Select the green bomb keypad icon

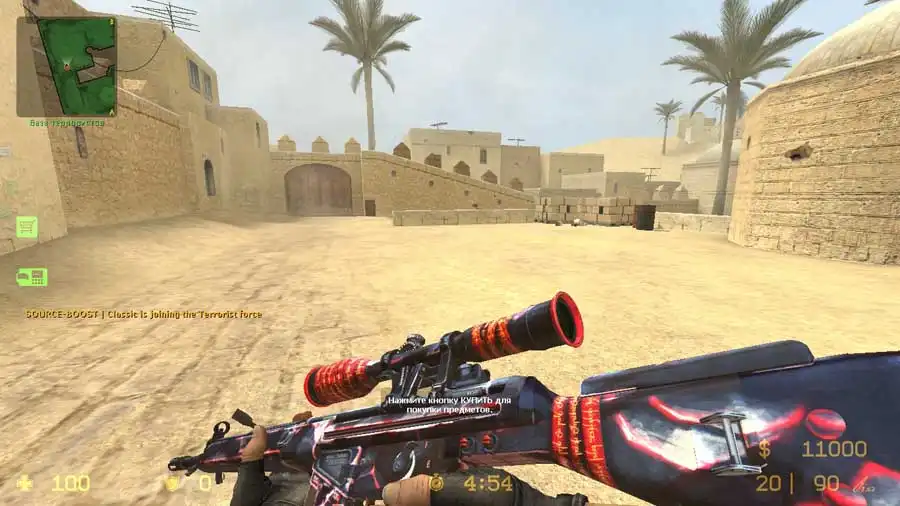[31, 277]
